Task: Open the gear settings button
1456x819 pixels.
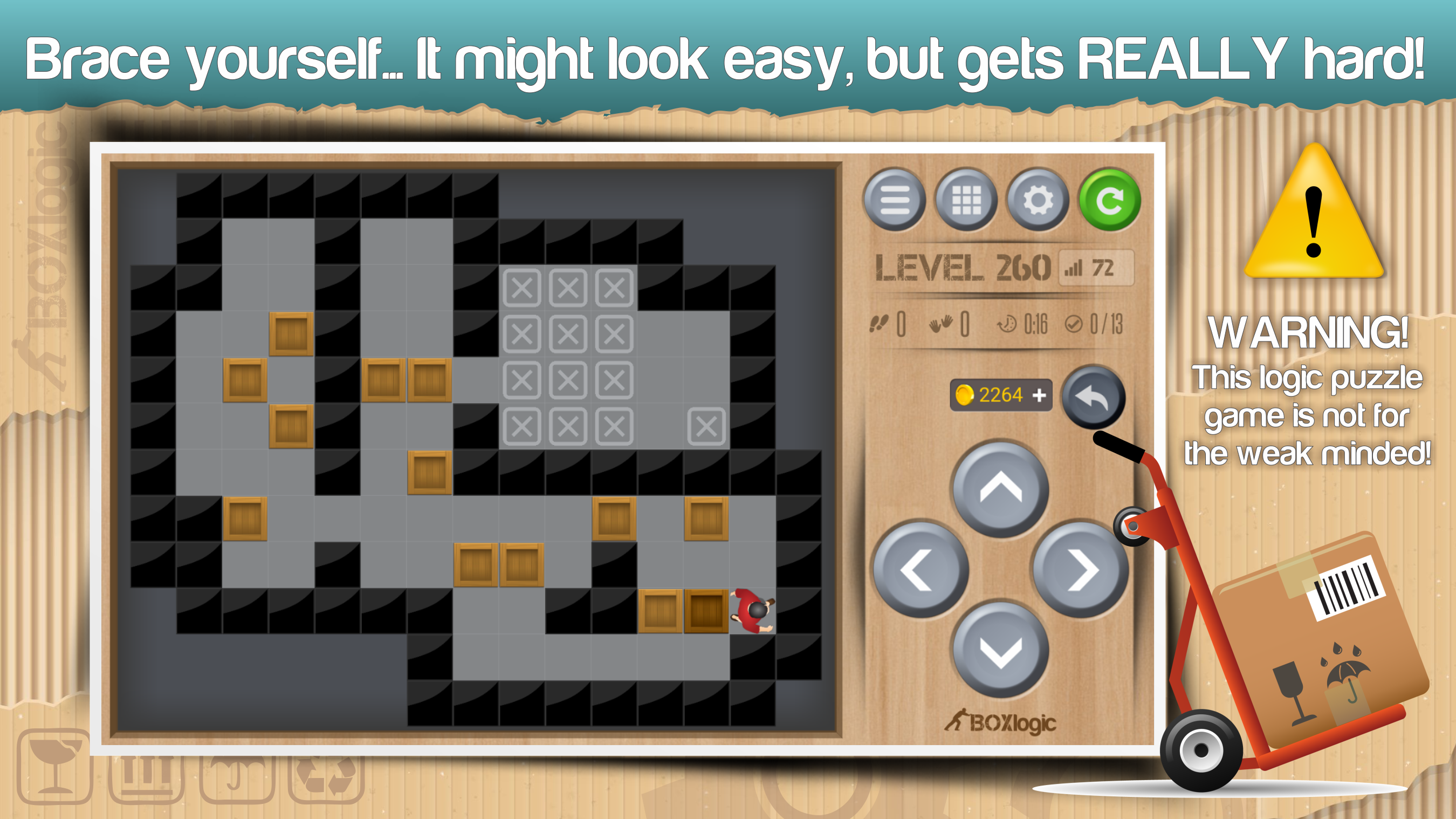Action: pos(1038,200)
